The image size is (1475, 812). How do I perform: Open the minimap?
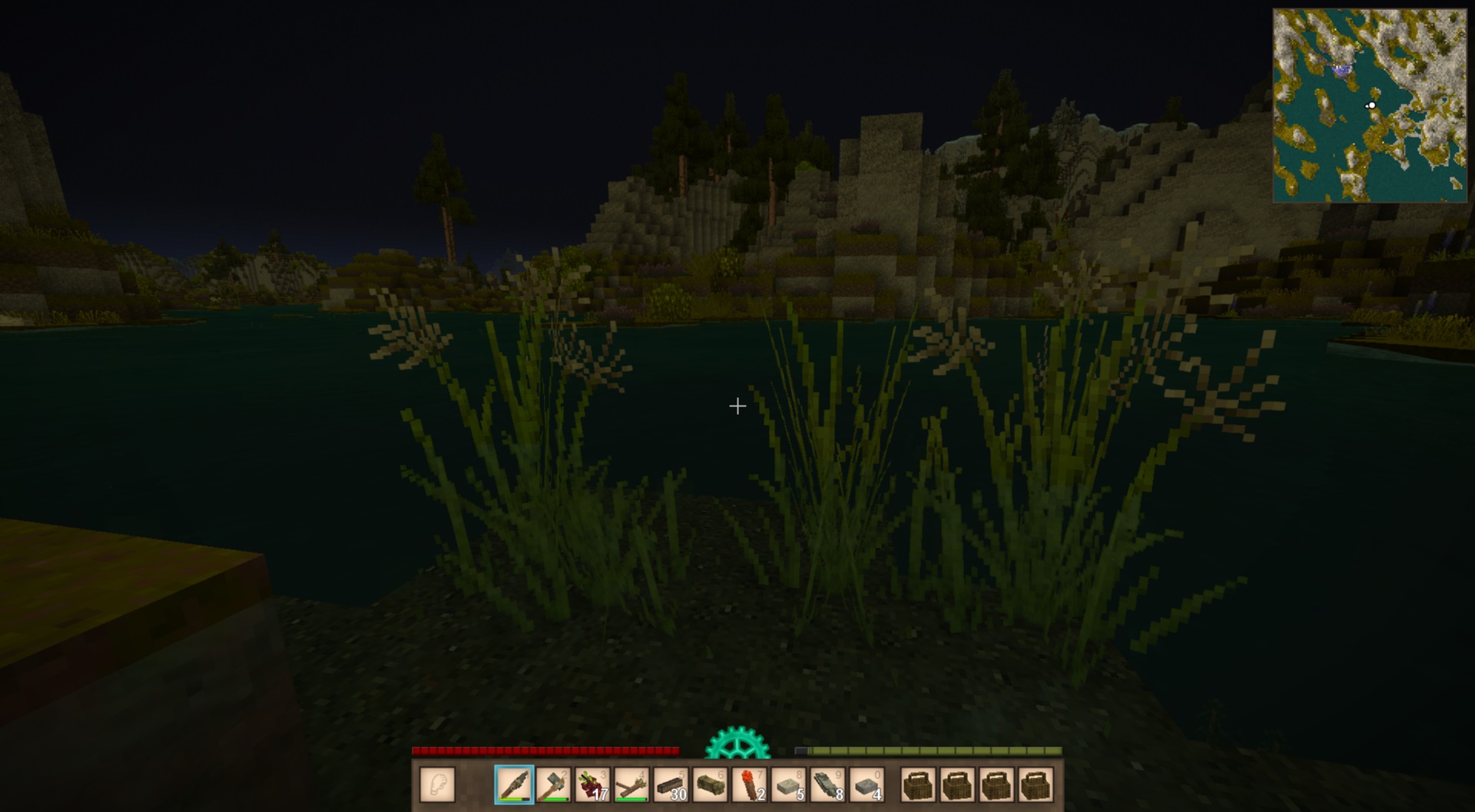point(1369,105)
